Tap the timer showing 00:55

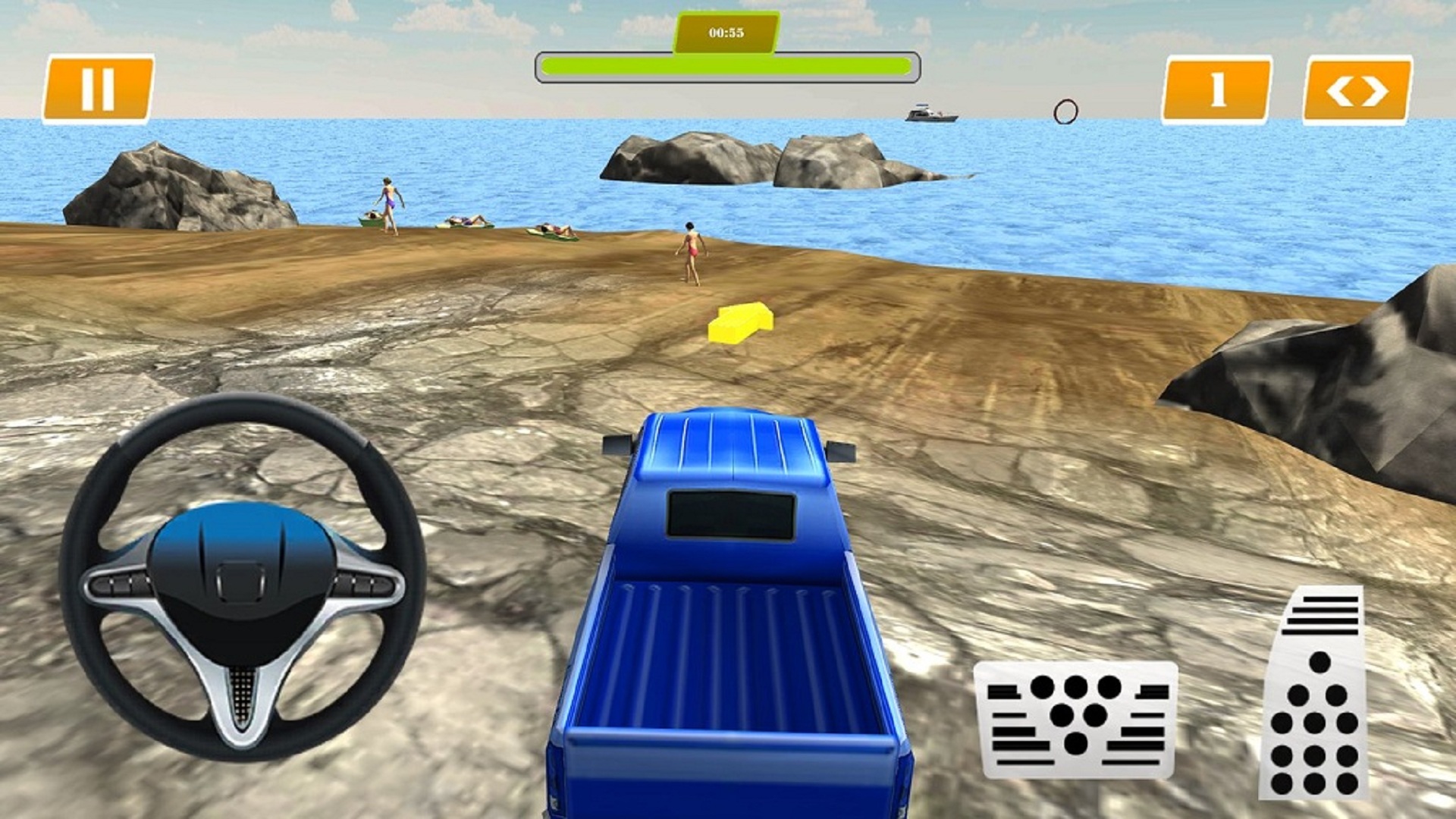tap(726, 32)
